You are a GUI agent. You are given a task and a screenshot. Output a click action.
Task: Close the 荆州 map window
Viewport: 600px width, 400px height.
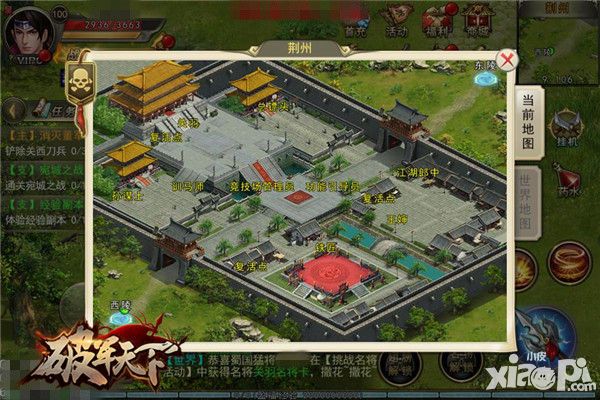(509, 60)
